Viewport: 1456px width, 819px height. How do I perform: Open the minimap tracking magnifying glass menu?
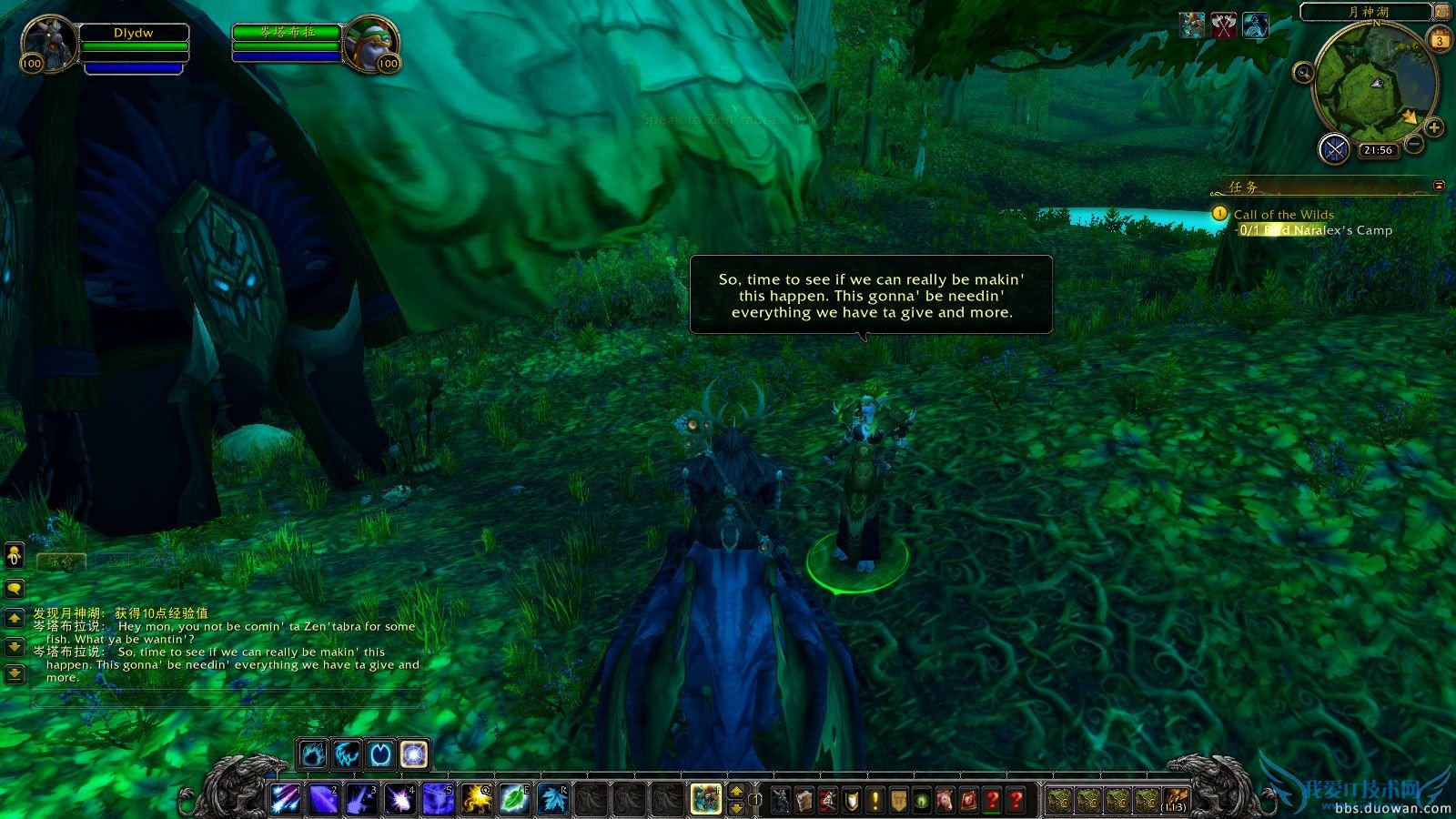click(x=1304, y=72)
